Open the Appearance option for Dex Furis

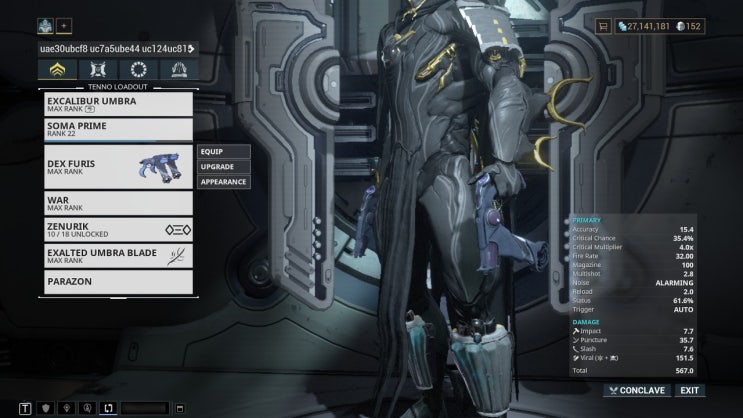point(222,182)
